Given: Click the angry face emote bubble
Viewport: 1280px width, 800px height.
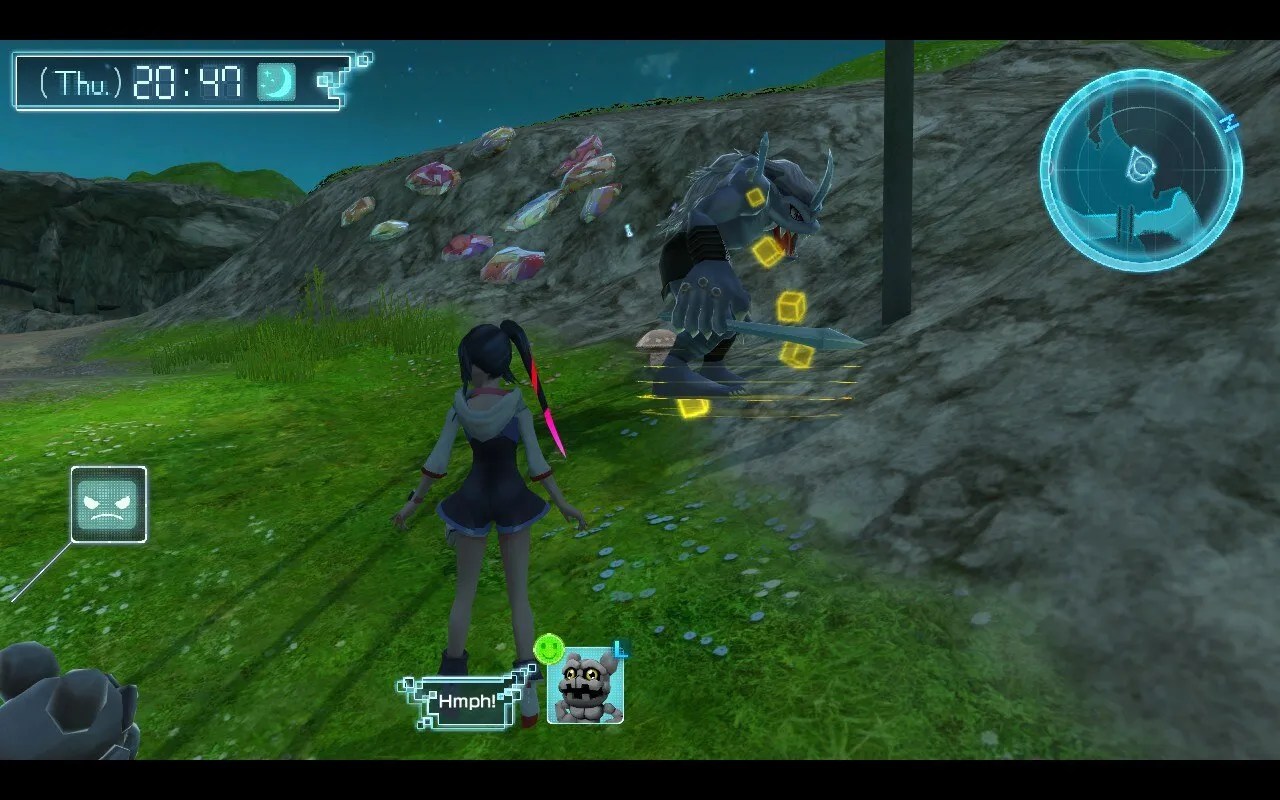Looking at the screenshot, I should click(108, 505).
